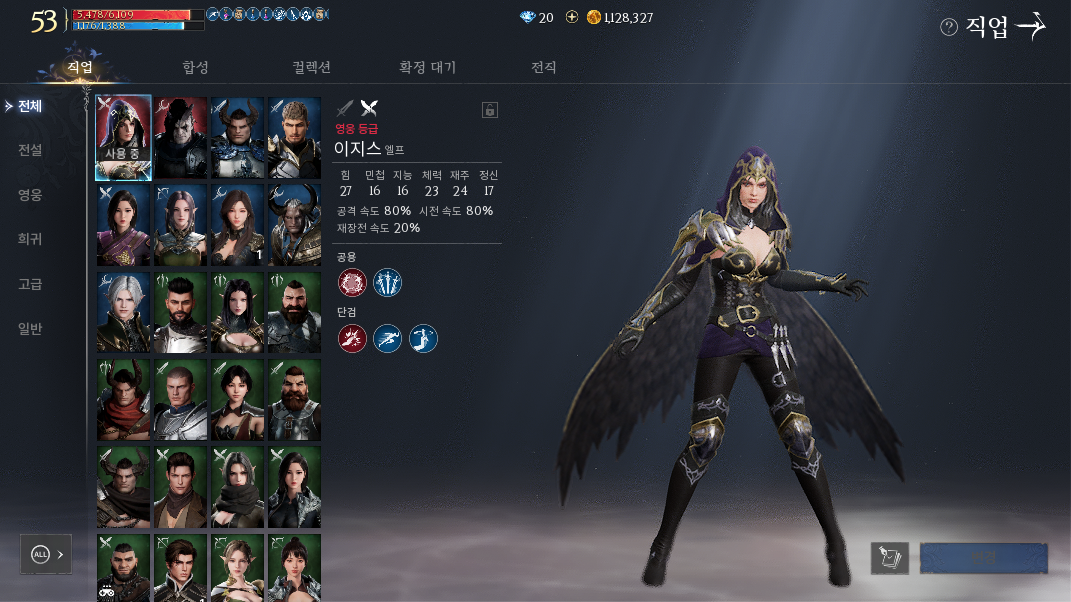Click the ALL filter button
1071x602 pixels.
click(46, 554)
